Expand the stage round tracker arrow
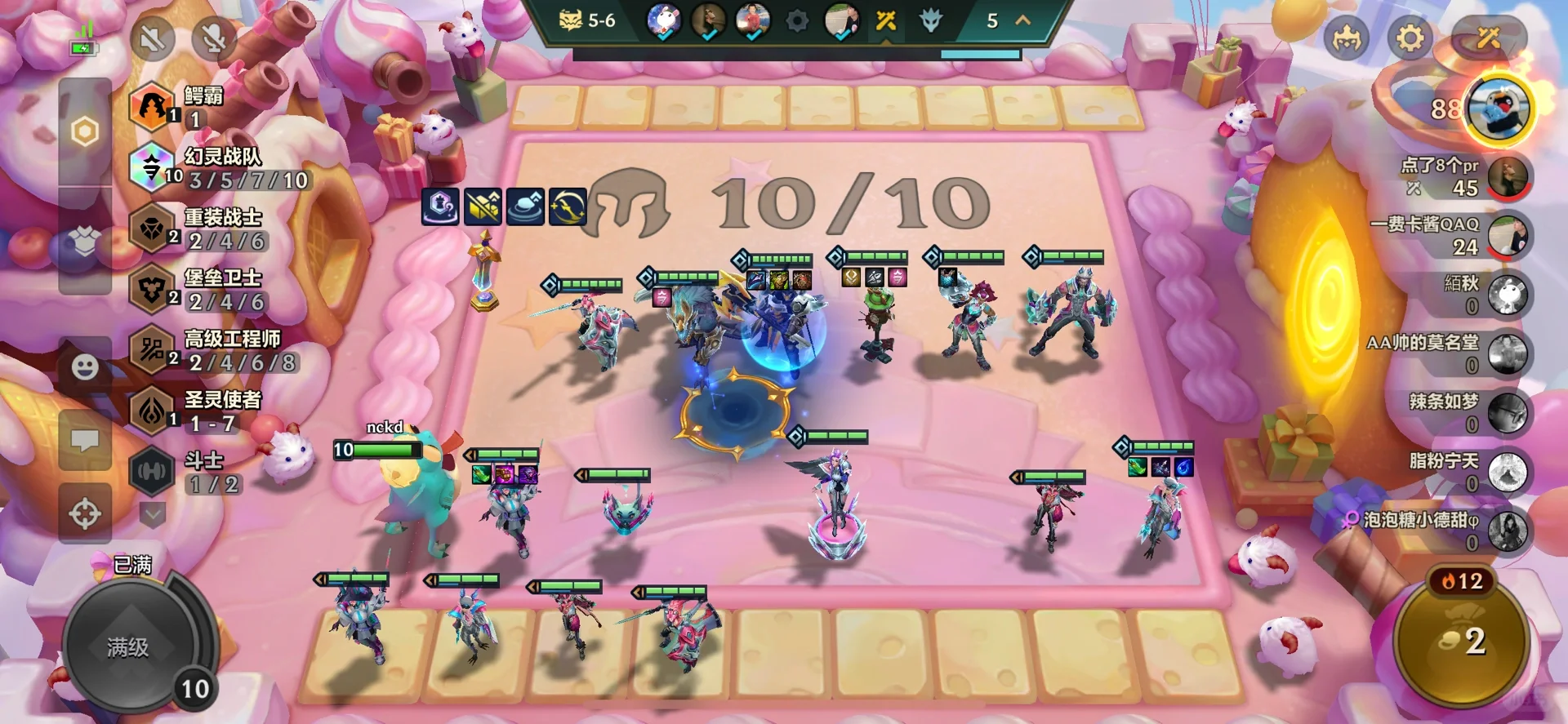Screen dimensions: 1568x724 [1022, 20]
